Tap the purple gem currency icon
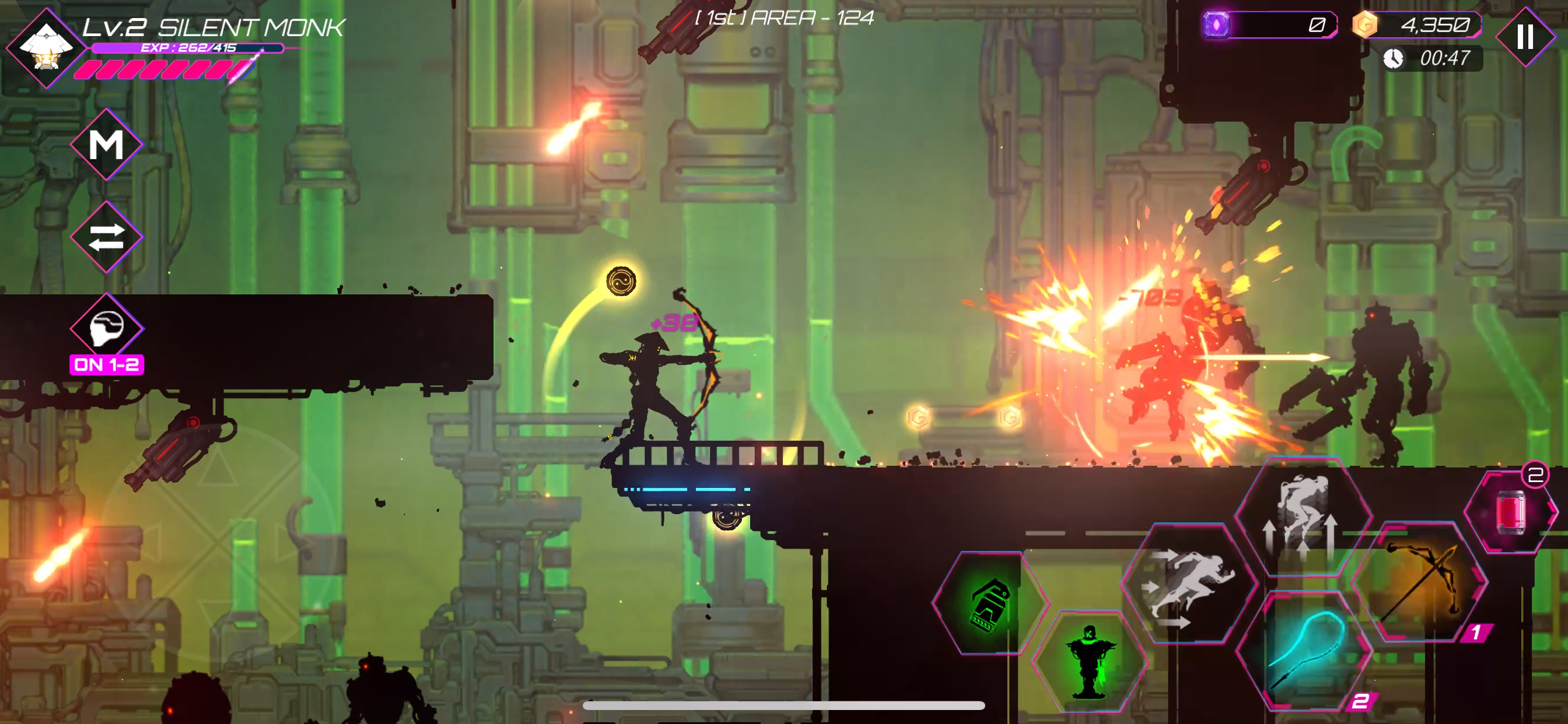Viewport: 1568px width, 724px height. 1216,25
